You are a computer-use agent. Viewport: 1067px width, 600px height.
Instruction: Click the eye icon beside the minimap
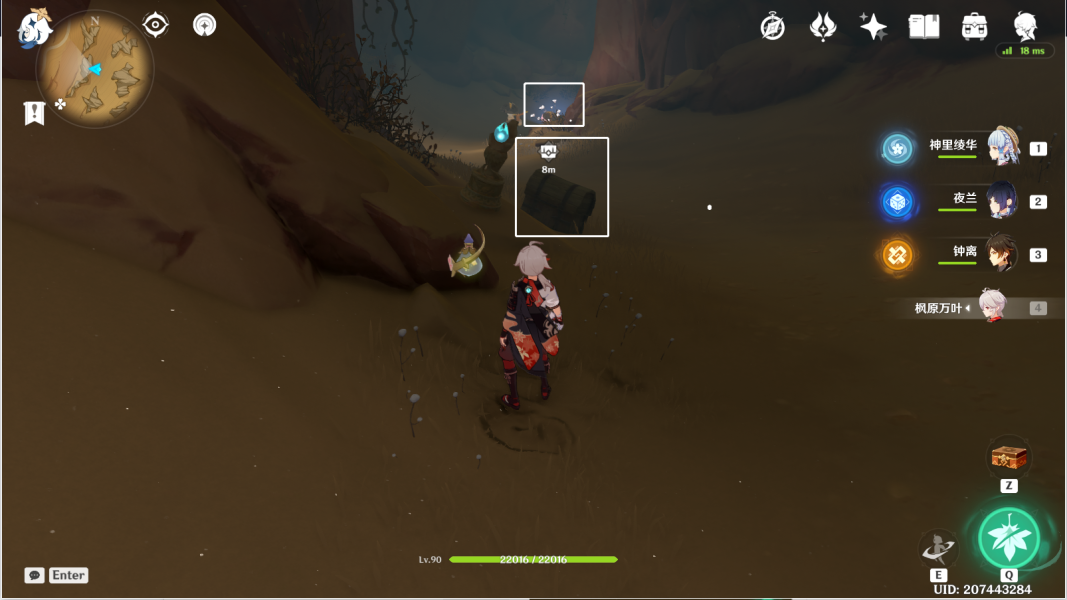coord(155,25)
